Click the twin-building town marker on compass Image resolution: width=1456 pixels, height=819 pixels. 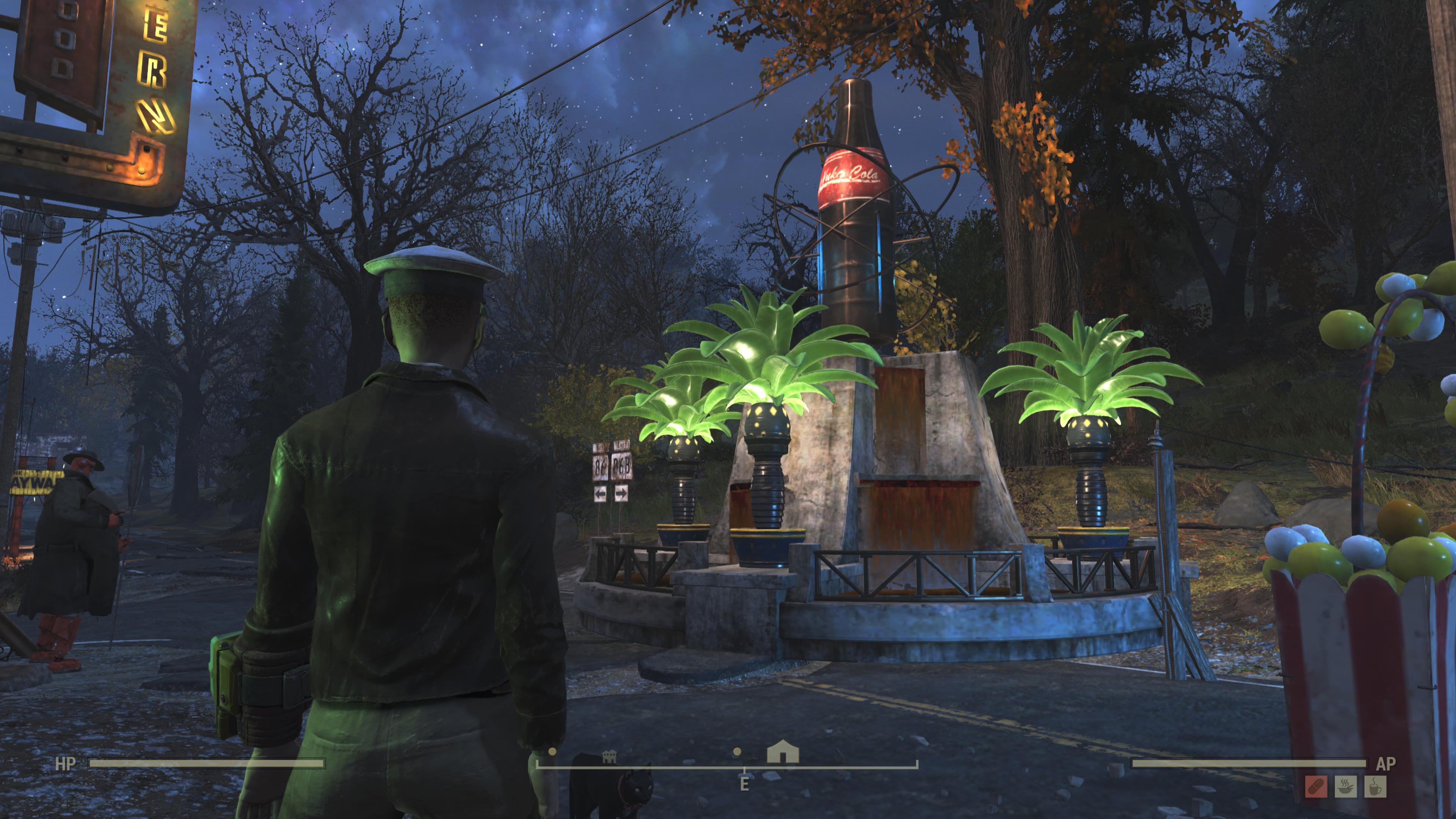[609, 756]
